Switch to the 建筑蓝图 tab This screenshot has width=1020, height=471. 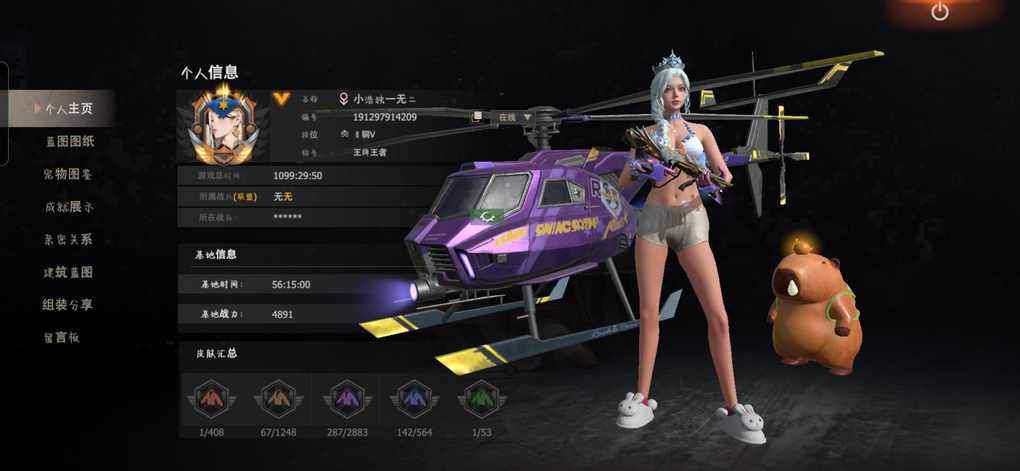click(68, 272)
